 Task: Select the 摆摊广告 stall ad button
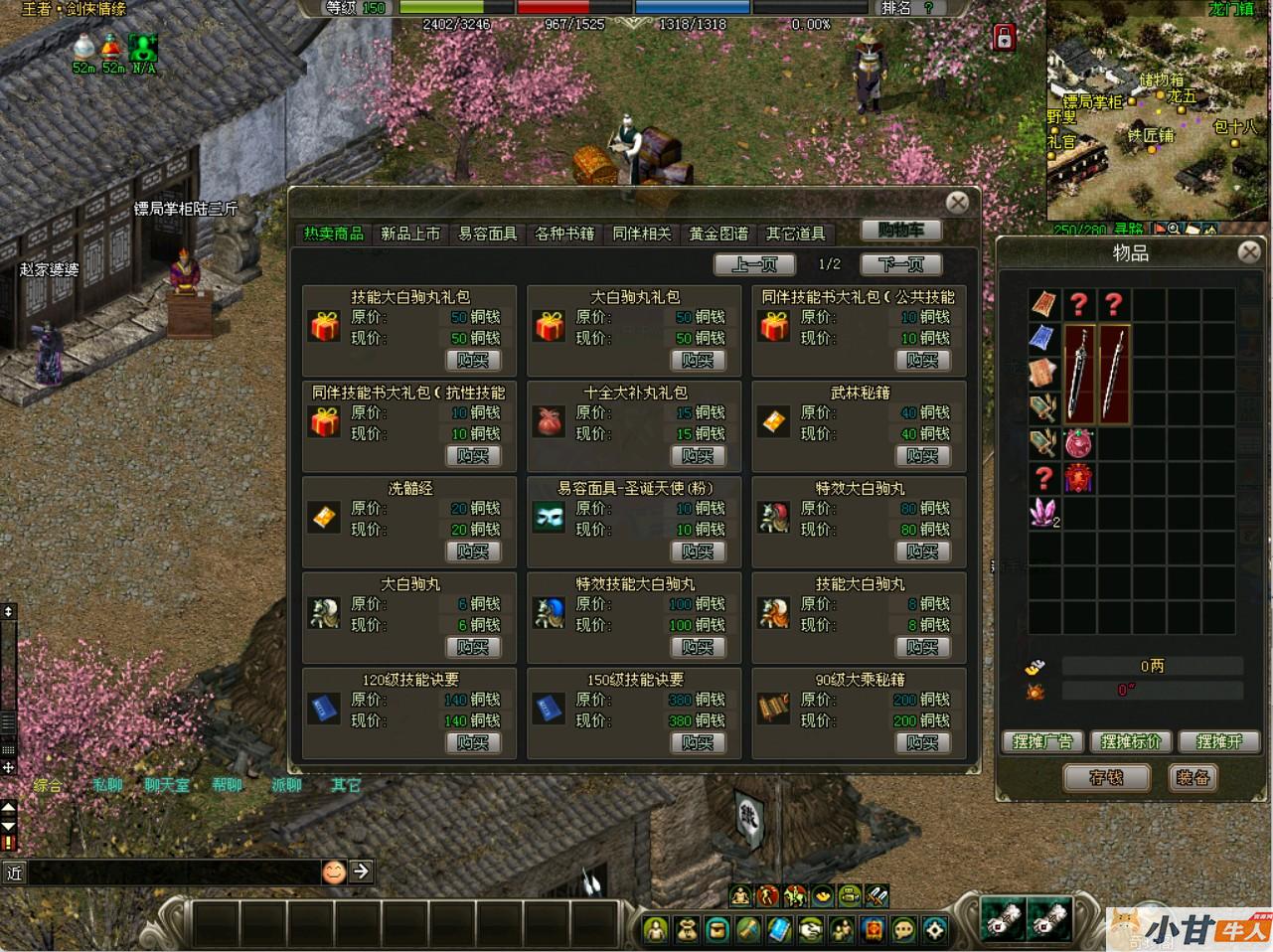(1042, 741)
